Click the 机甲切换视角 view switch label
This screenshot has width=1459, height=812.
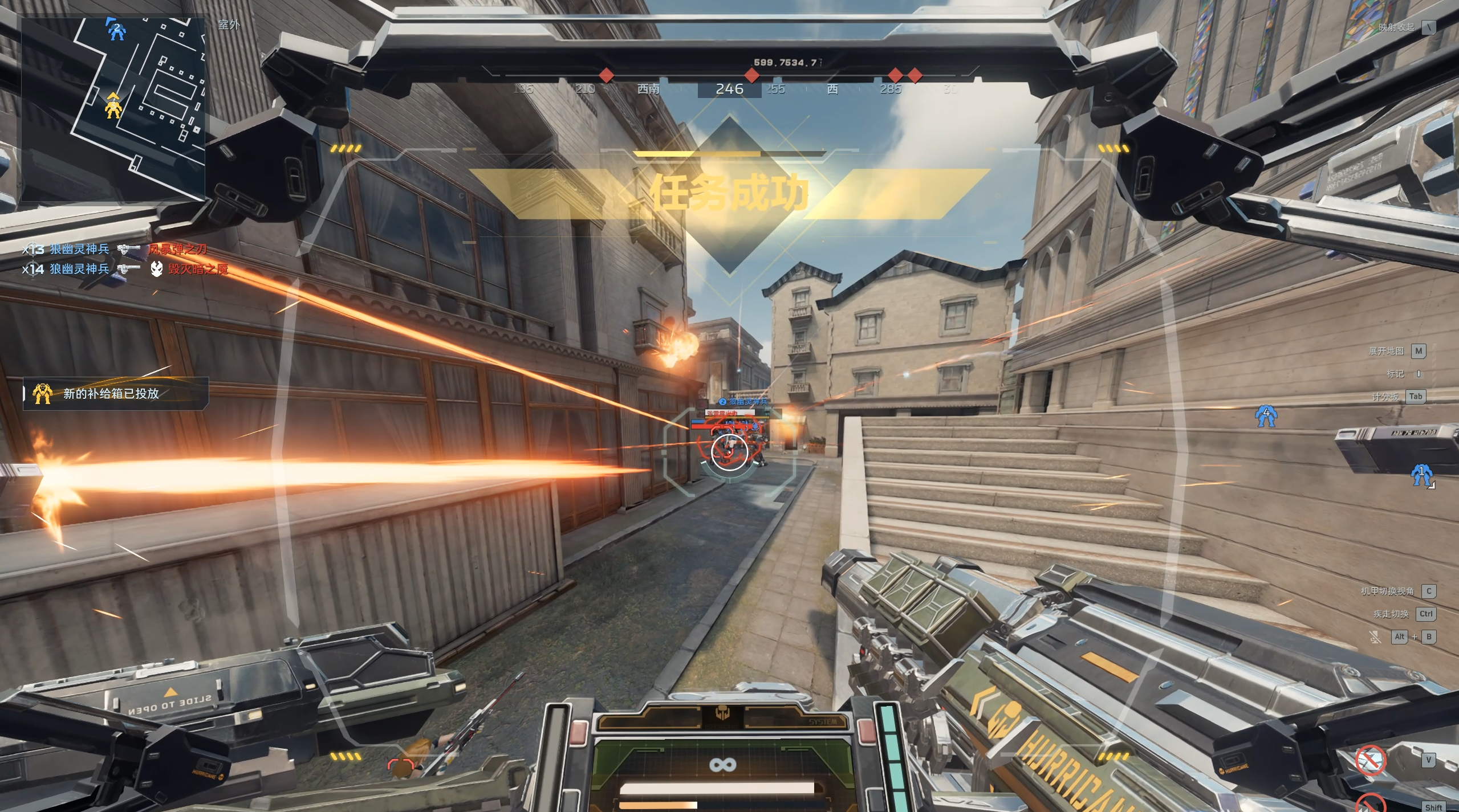pyautogui.click(x=1387, y=591)
